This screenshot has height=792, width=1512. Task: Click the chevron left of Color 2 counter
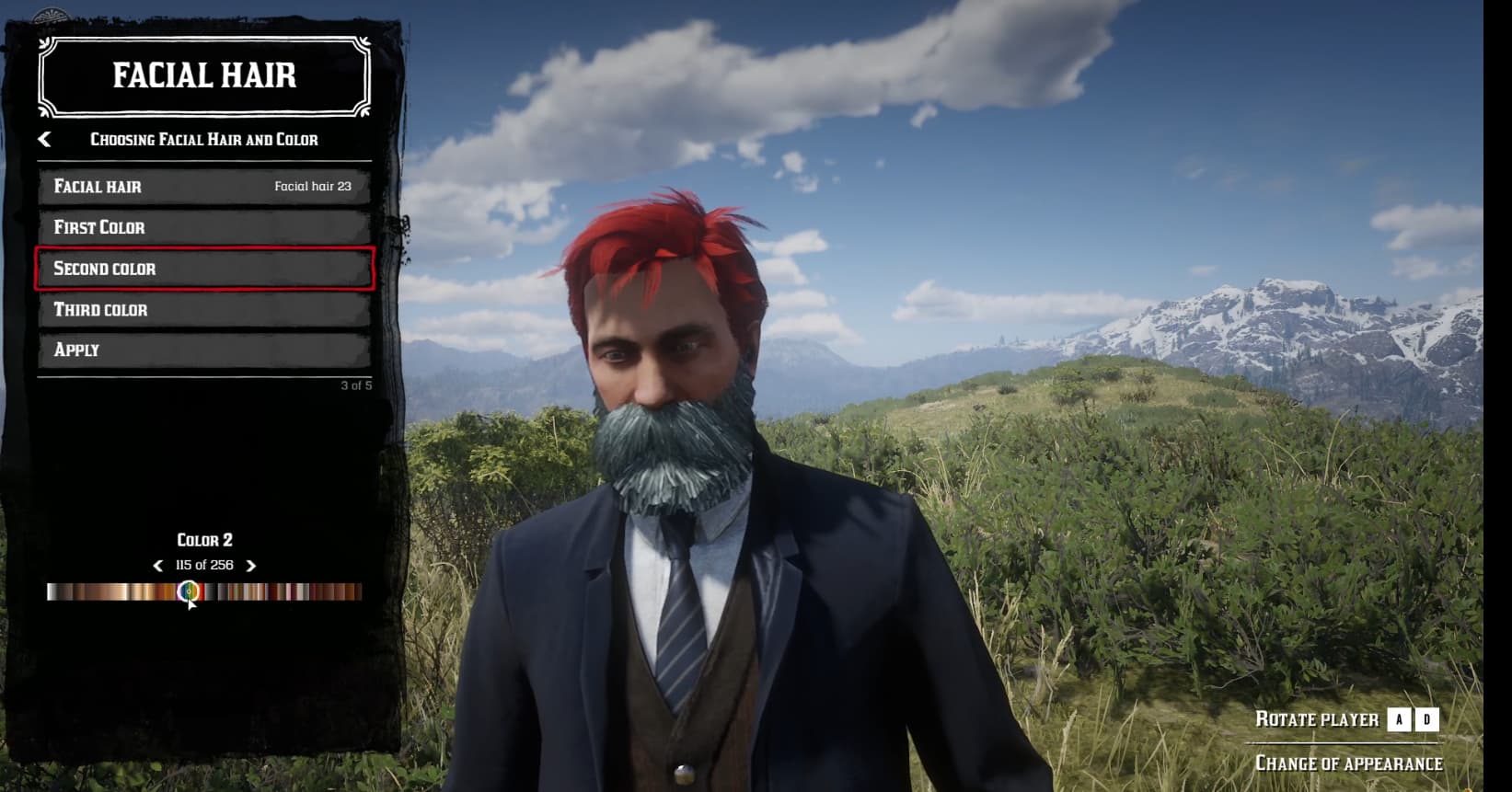[158, 565]
